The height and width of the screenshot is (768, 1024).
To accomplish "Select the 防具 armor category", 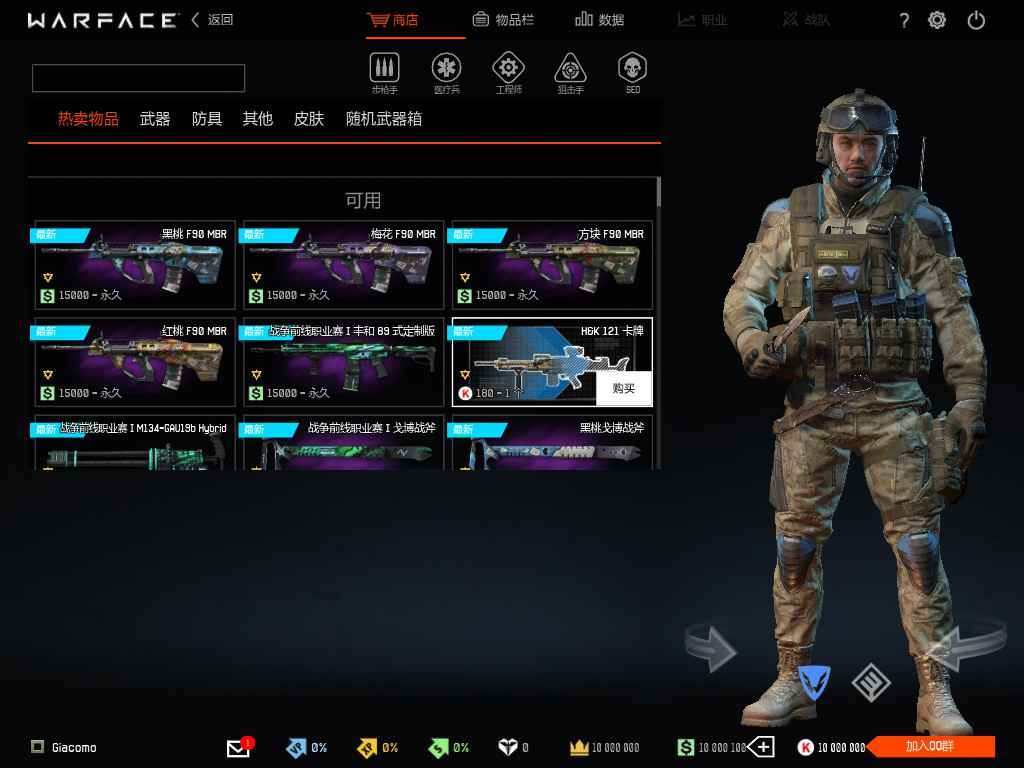I will [x=207, y=119].
